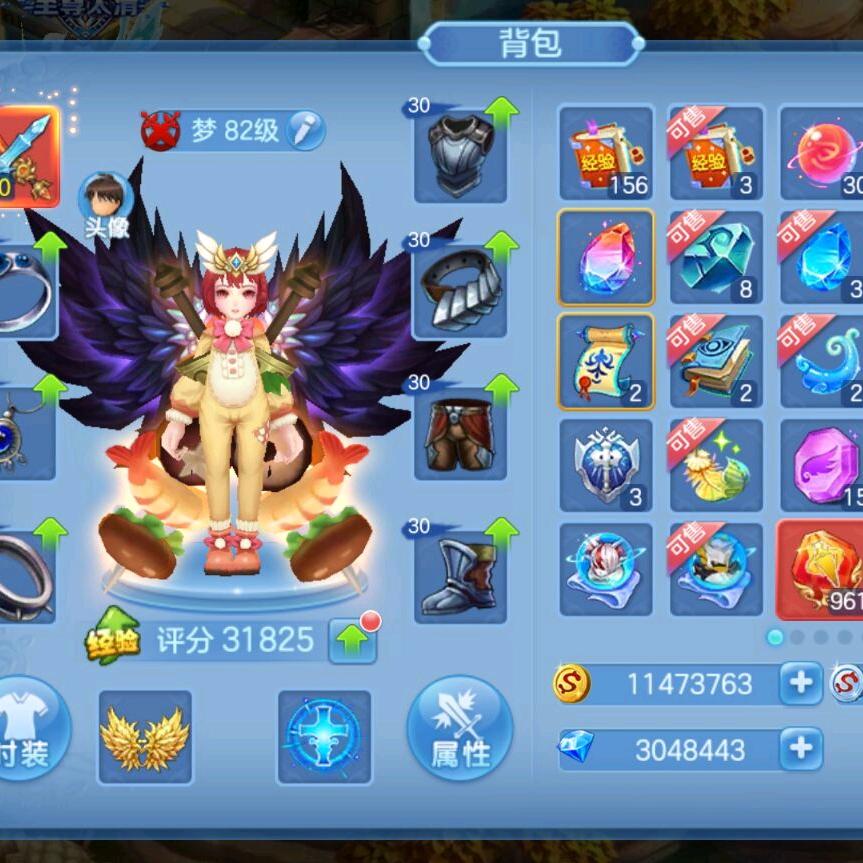This screenshot has width=863, height=863.
Task: Edit character name with the pencil icon
Action: (x=304, y=130)
